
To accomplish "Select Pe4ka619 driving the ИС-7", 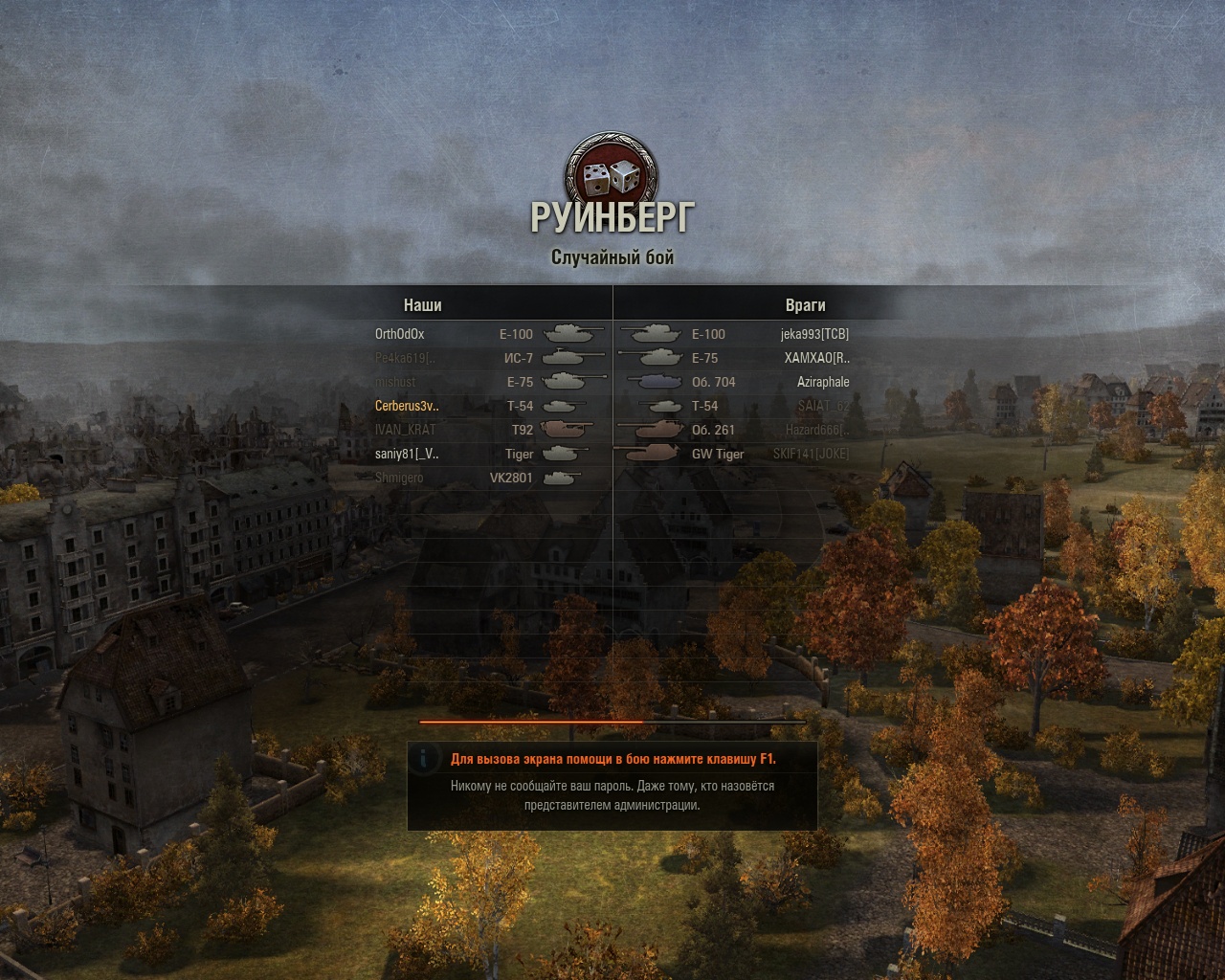I will tap(405, 358).
